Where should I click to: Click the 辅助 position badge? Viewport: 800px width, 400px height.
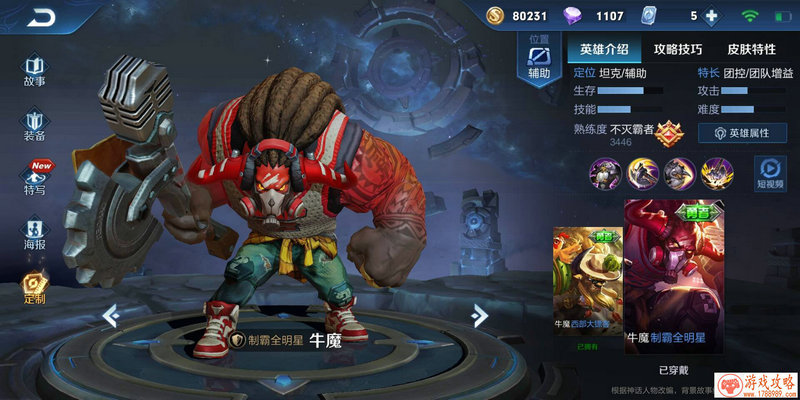tap(539, 60)
